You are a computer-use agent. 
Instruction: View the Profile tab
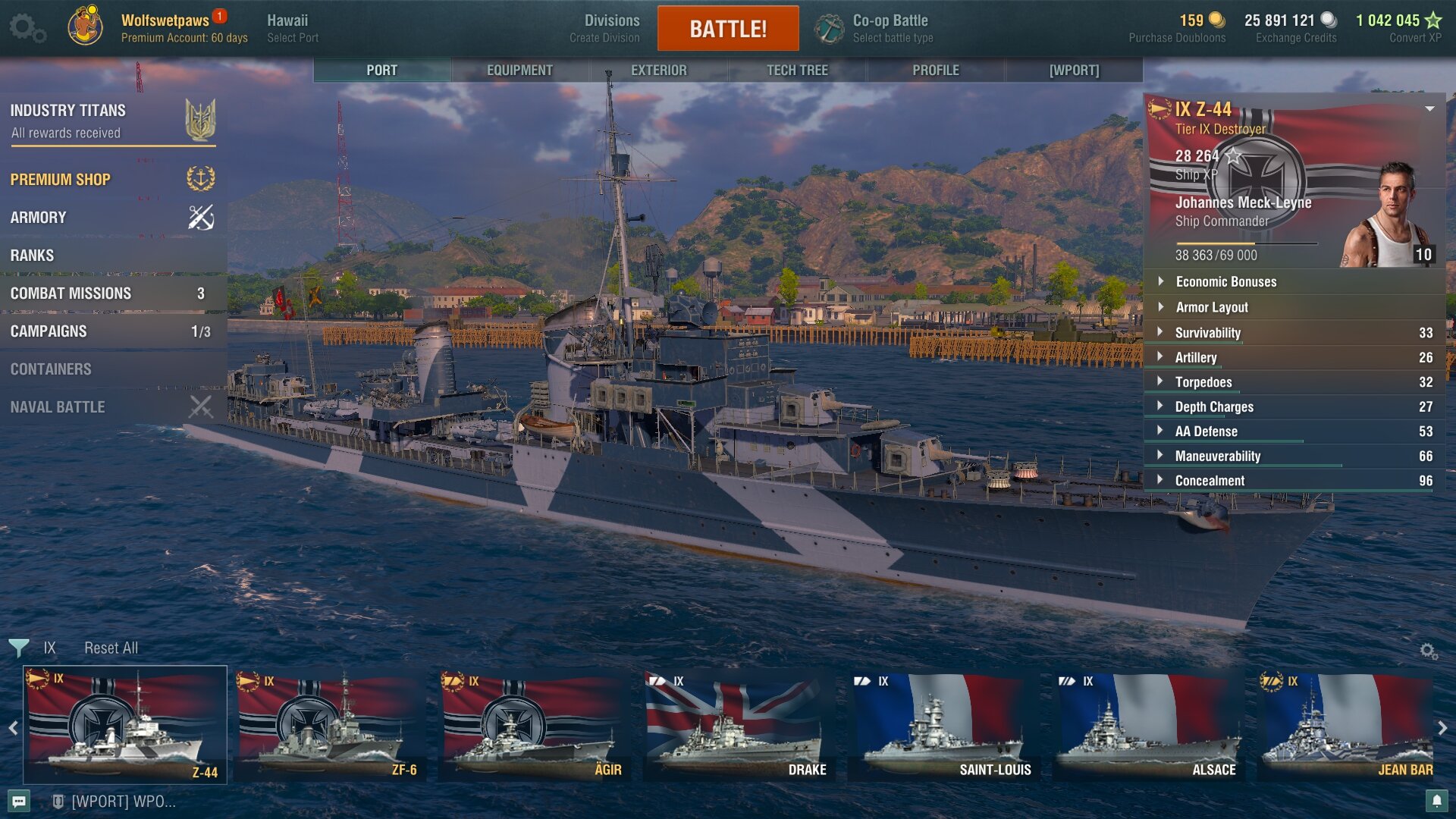(x=936, y=70)
